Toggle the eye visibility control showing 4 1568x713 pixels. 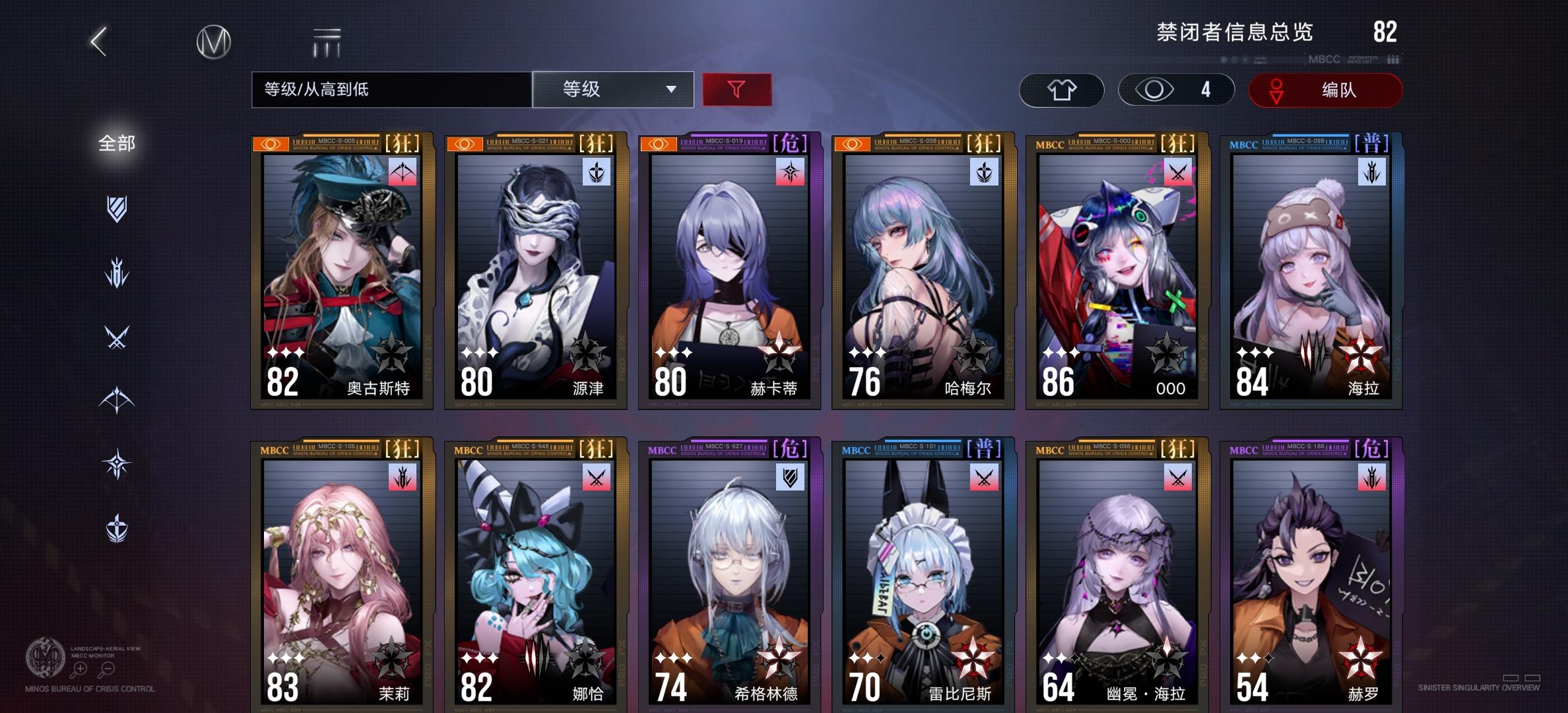click(x=1176, y=89)
